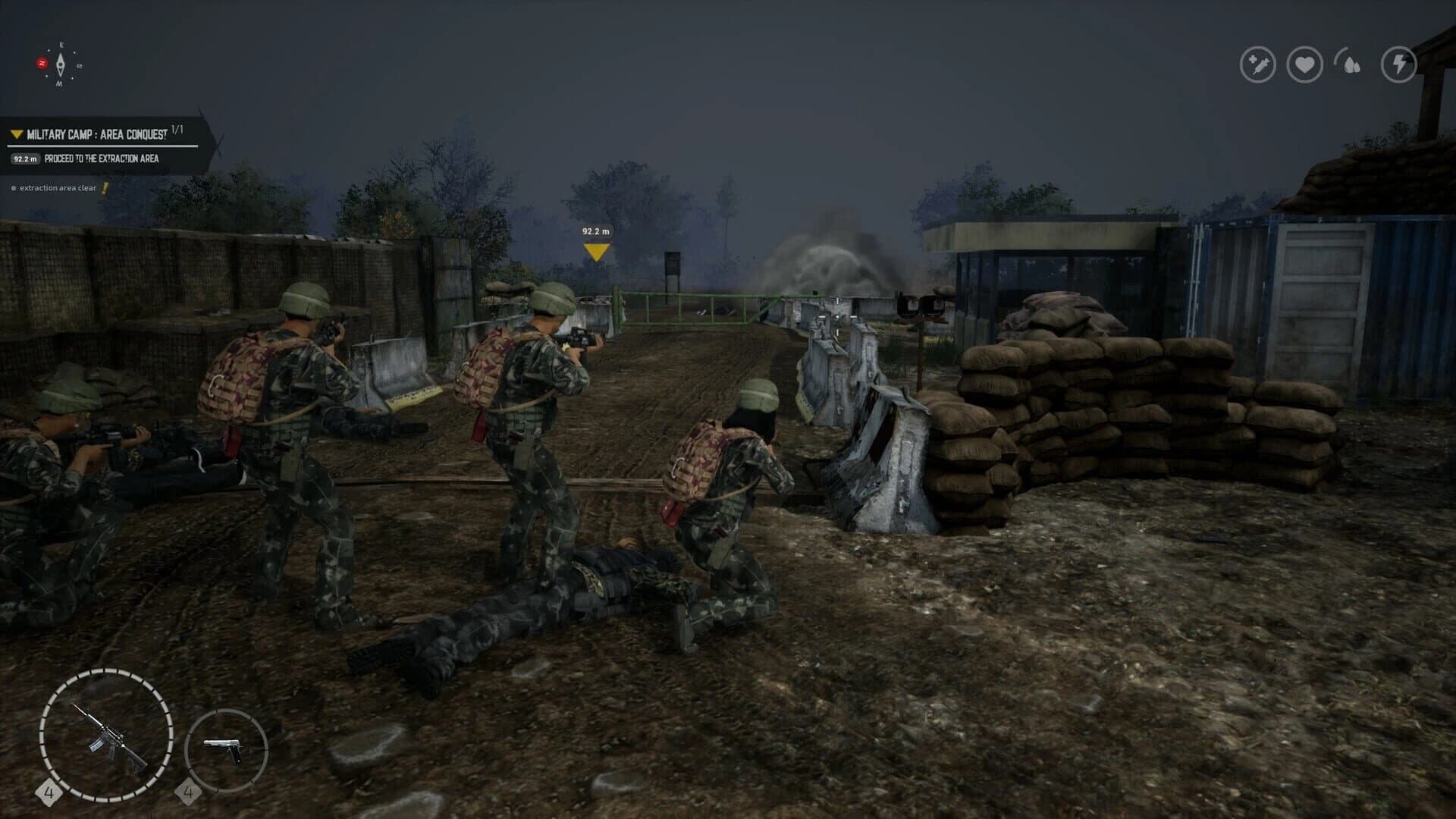
Task: Select the heart health status icon
Action: tap(1306, 64)
